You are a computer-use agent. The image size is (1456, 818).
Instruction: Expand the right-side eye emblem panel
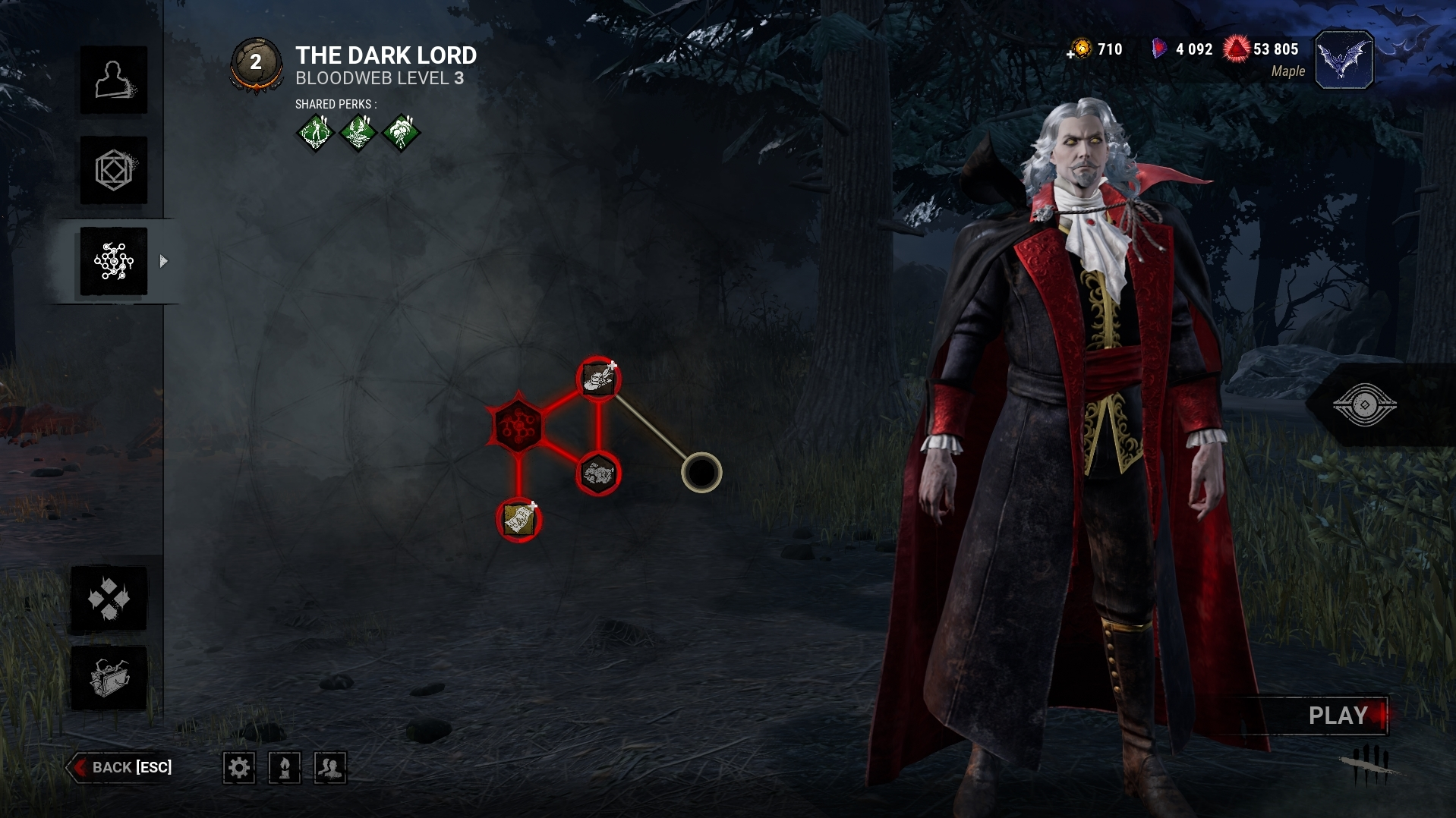[1364, 404]
